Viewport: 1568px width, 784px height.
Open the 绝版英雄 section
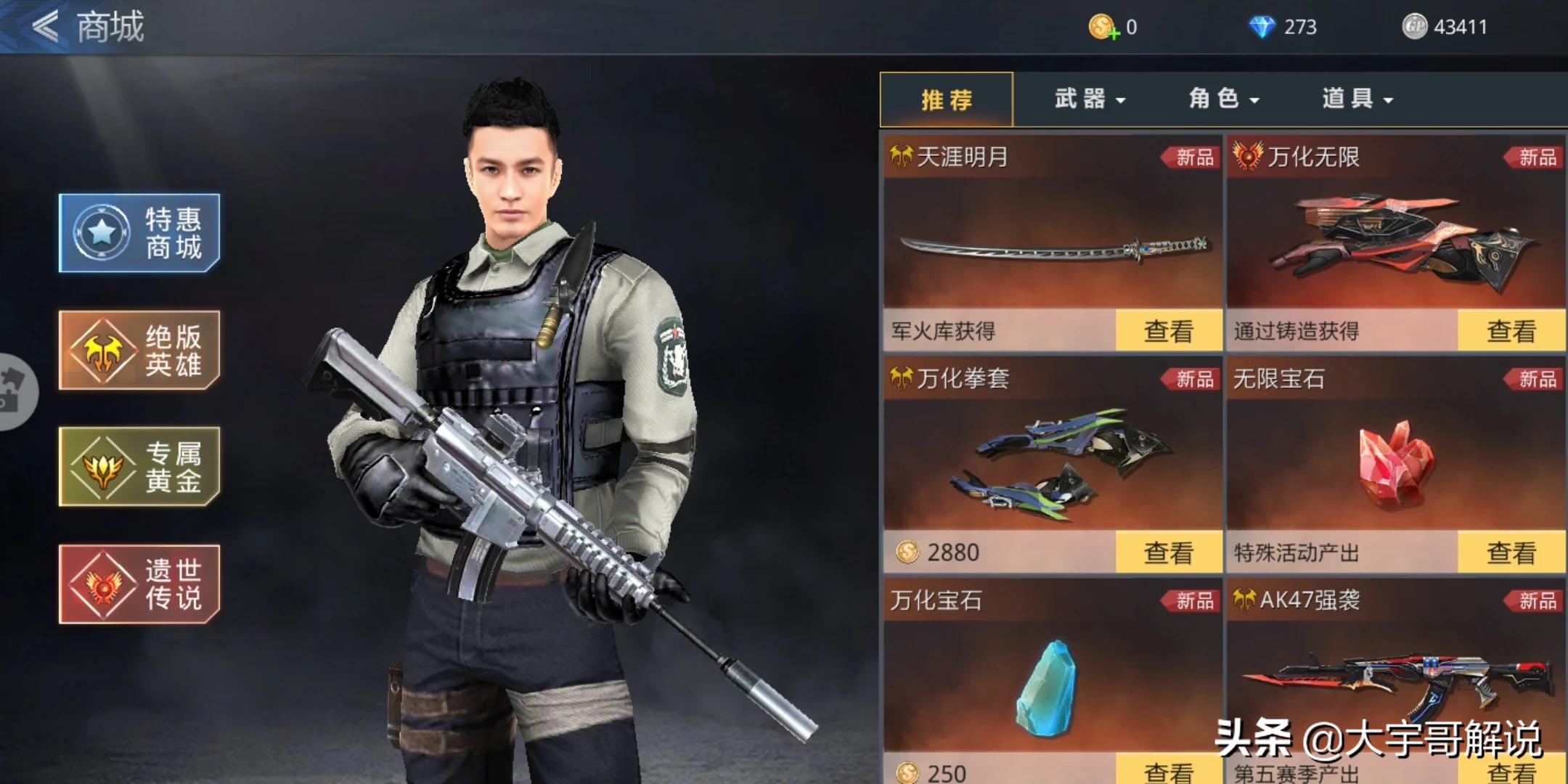point(139,350)
